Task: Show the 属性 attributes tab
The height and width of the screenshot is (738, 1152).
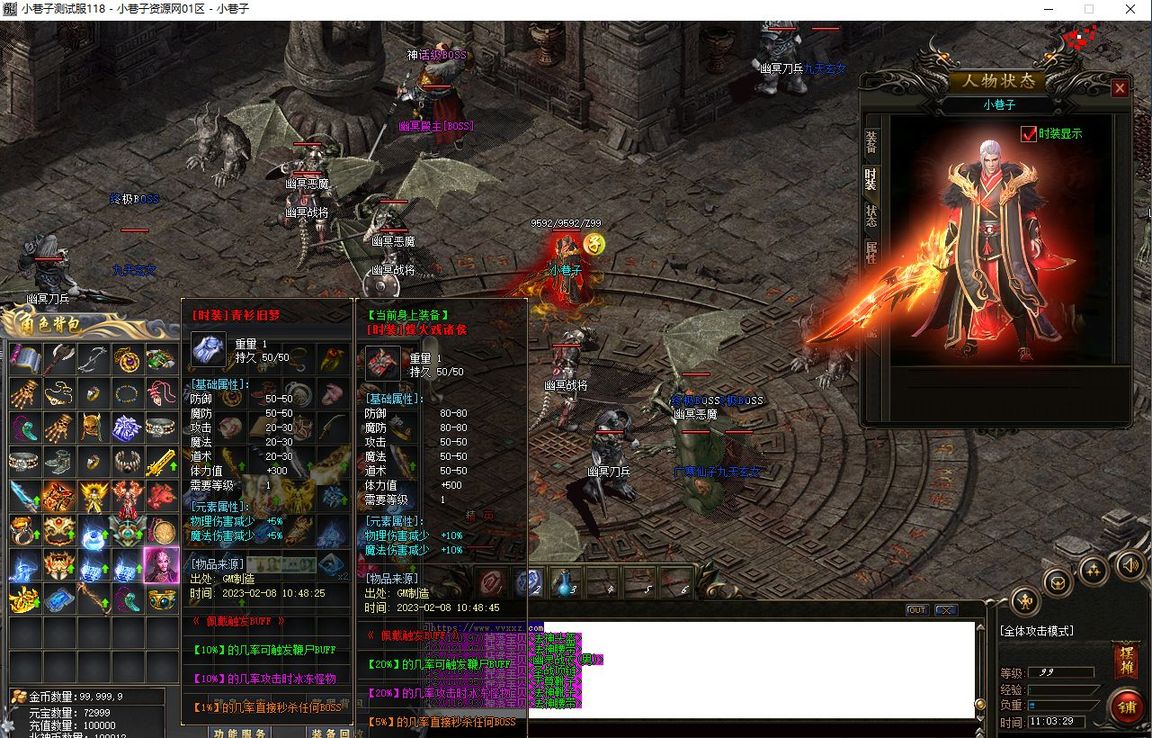Action: click(x=871, y=251)
